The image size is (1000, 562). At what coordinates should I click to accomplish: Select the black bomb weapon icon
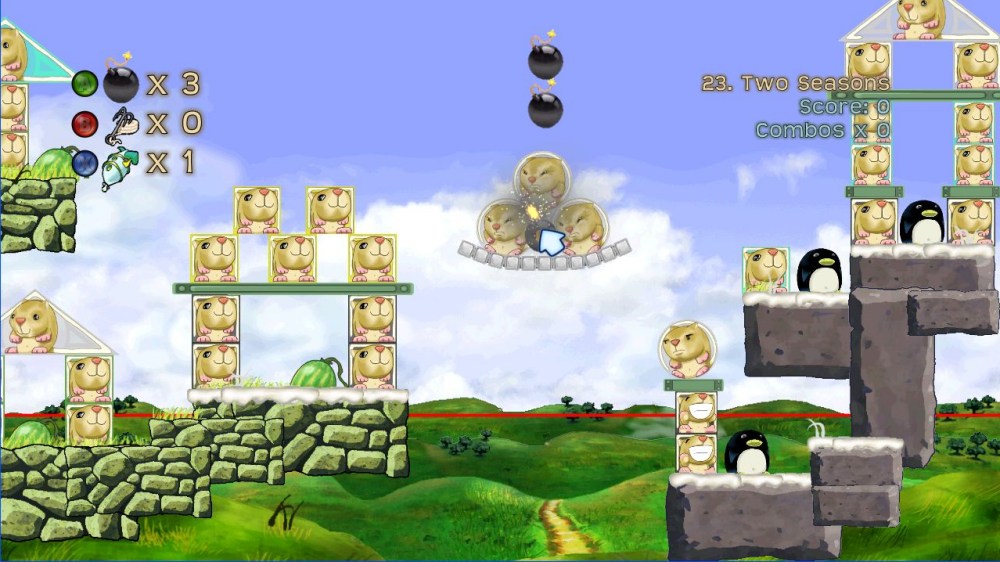click(121, 84)
